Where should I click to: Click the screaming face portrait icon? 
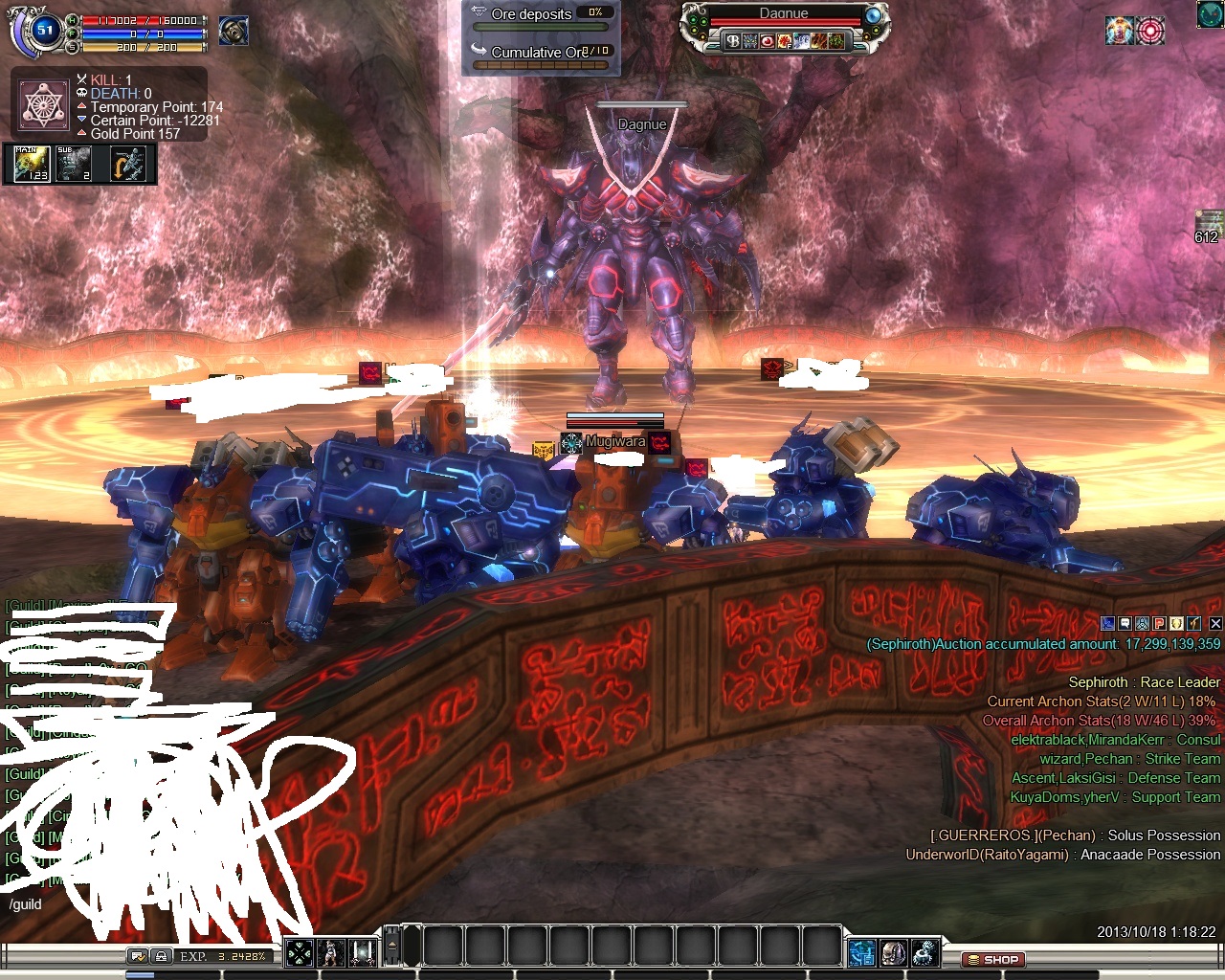(x=234, y=31)
